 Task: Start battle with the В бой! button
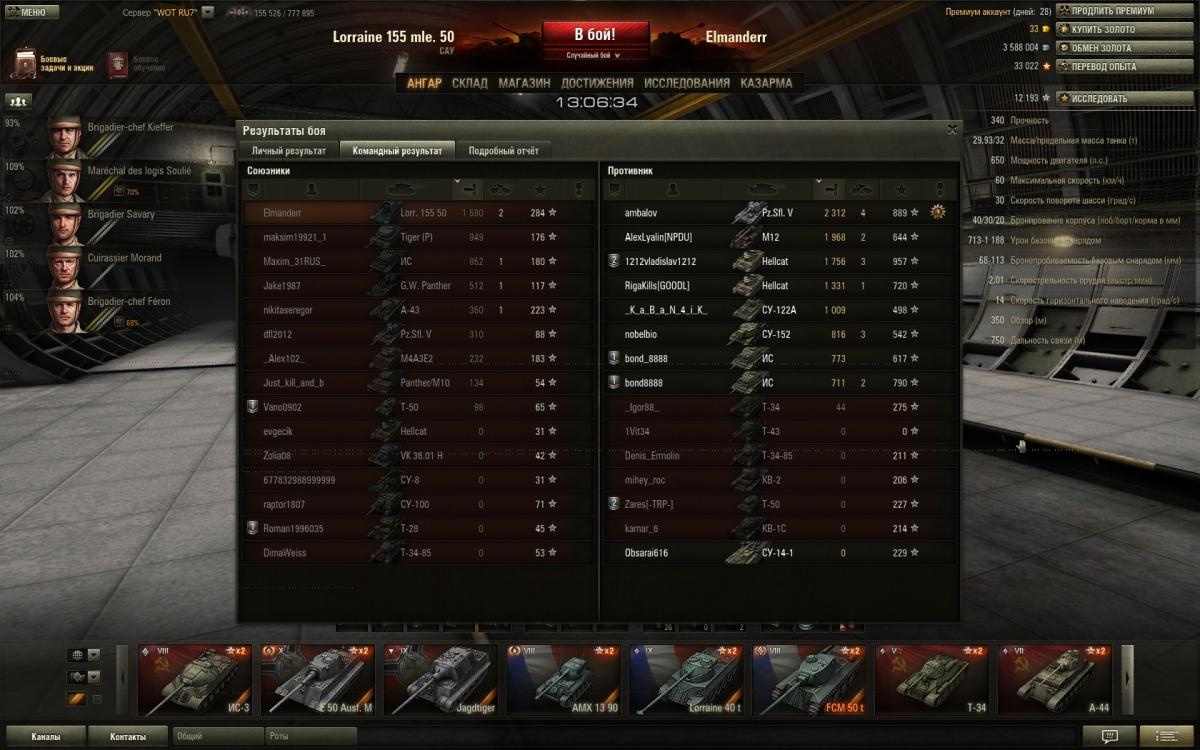click(x=594, y=36)
